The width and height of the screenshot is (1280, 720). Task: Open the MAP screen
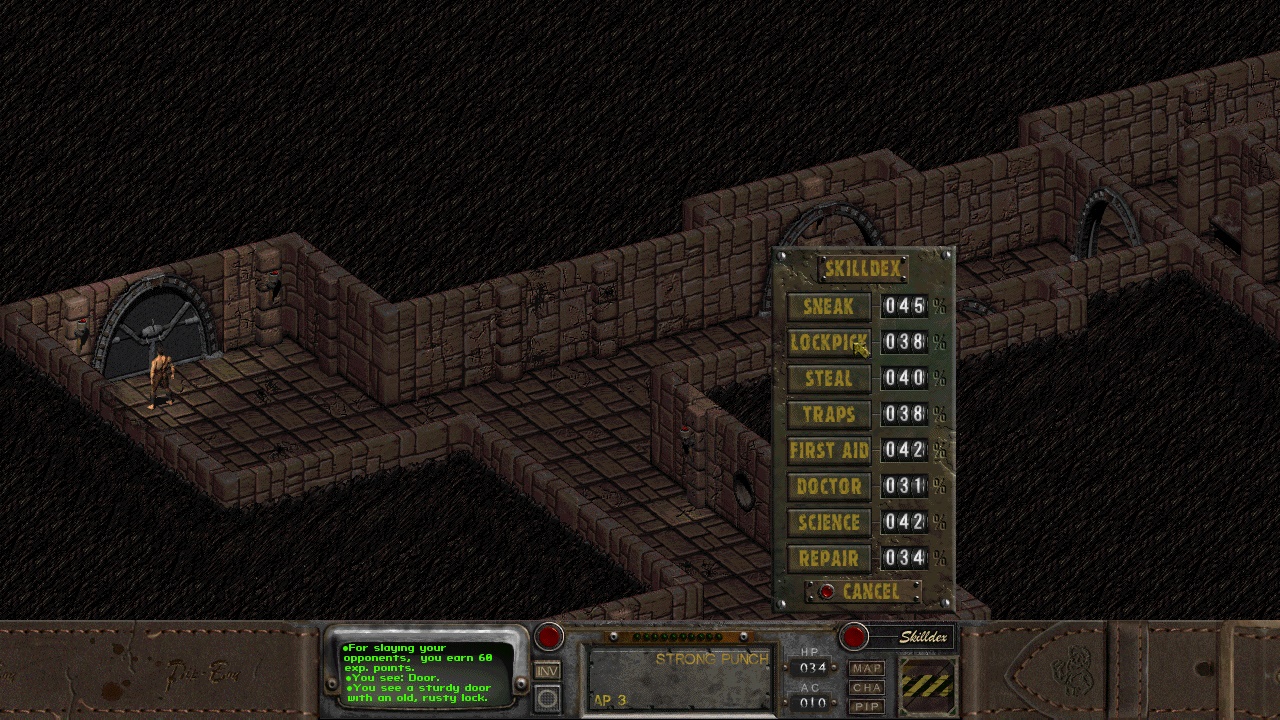click(x=867, y=668)
